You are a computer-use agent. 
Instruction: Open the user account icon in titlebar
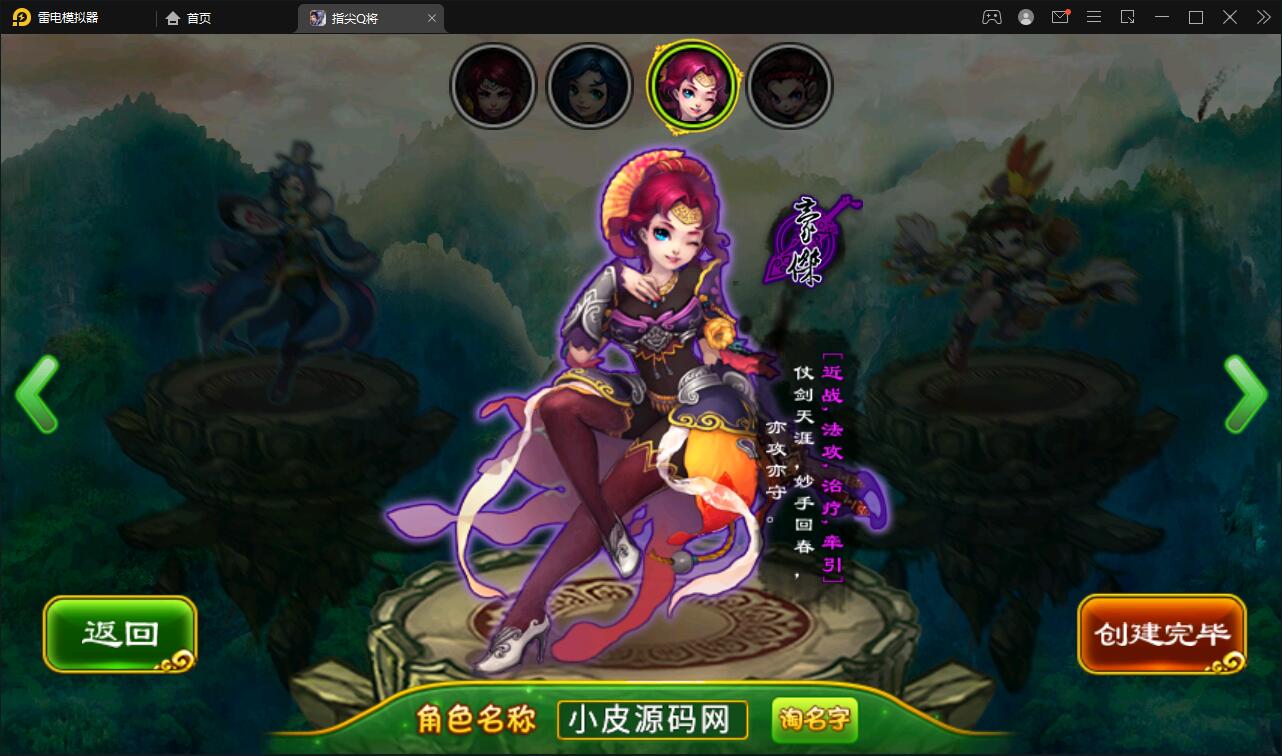[x=1025, y=17]
